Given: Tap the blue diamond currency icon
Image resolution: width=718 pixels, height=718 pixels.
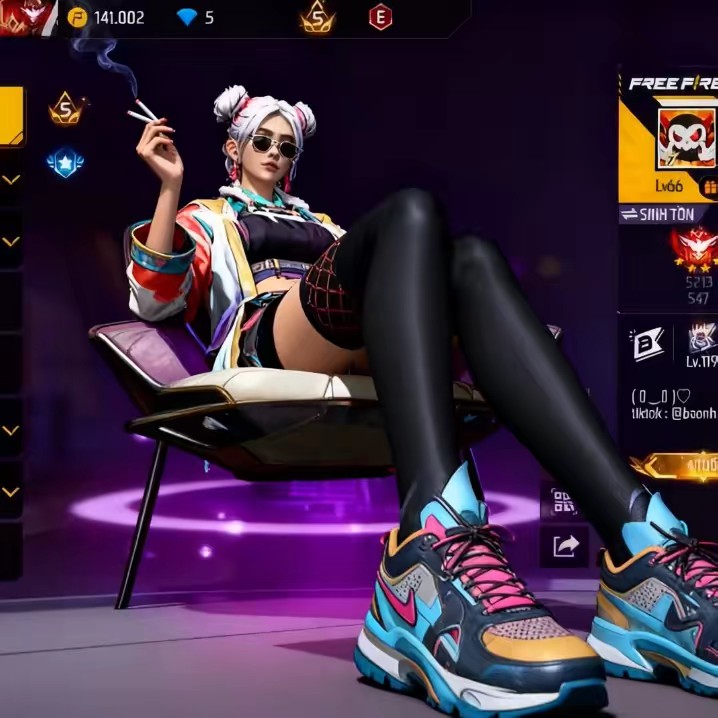Looking at the screenshot, I should (187, 17).
